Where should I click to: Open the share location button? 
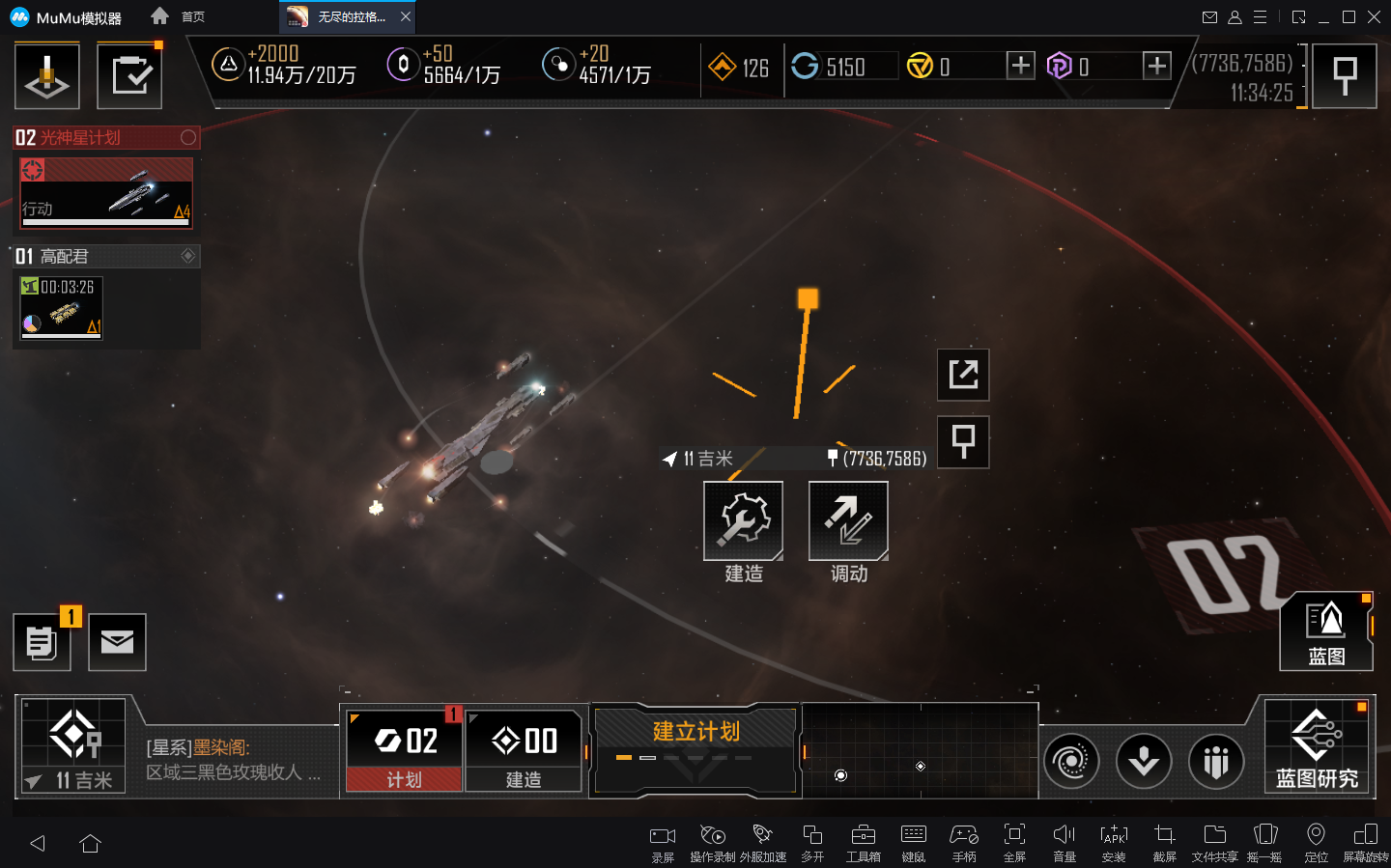963,375
